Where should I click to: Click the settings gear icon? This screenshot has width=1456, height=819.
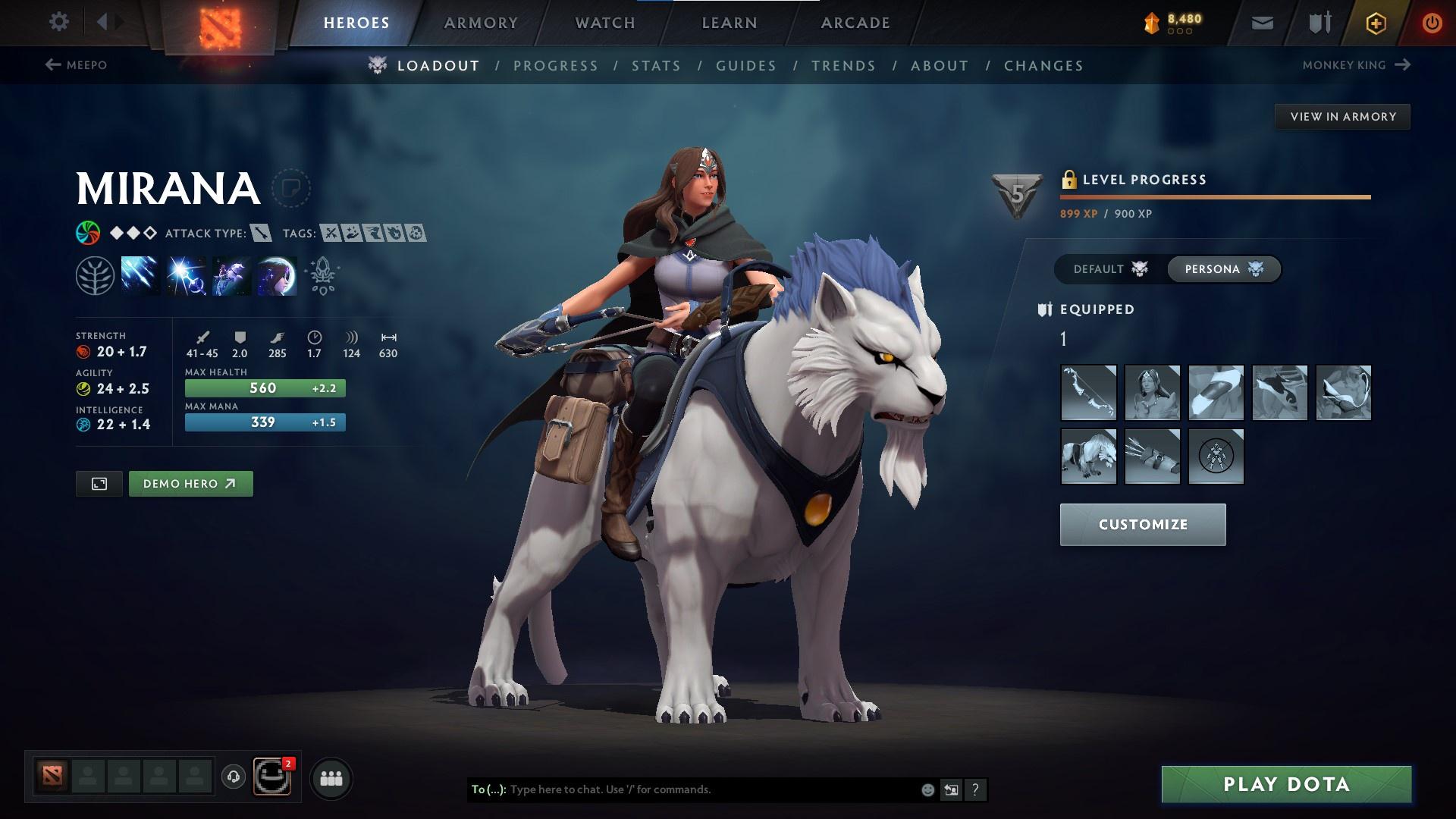(58, 22)
